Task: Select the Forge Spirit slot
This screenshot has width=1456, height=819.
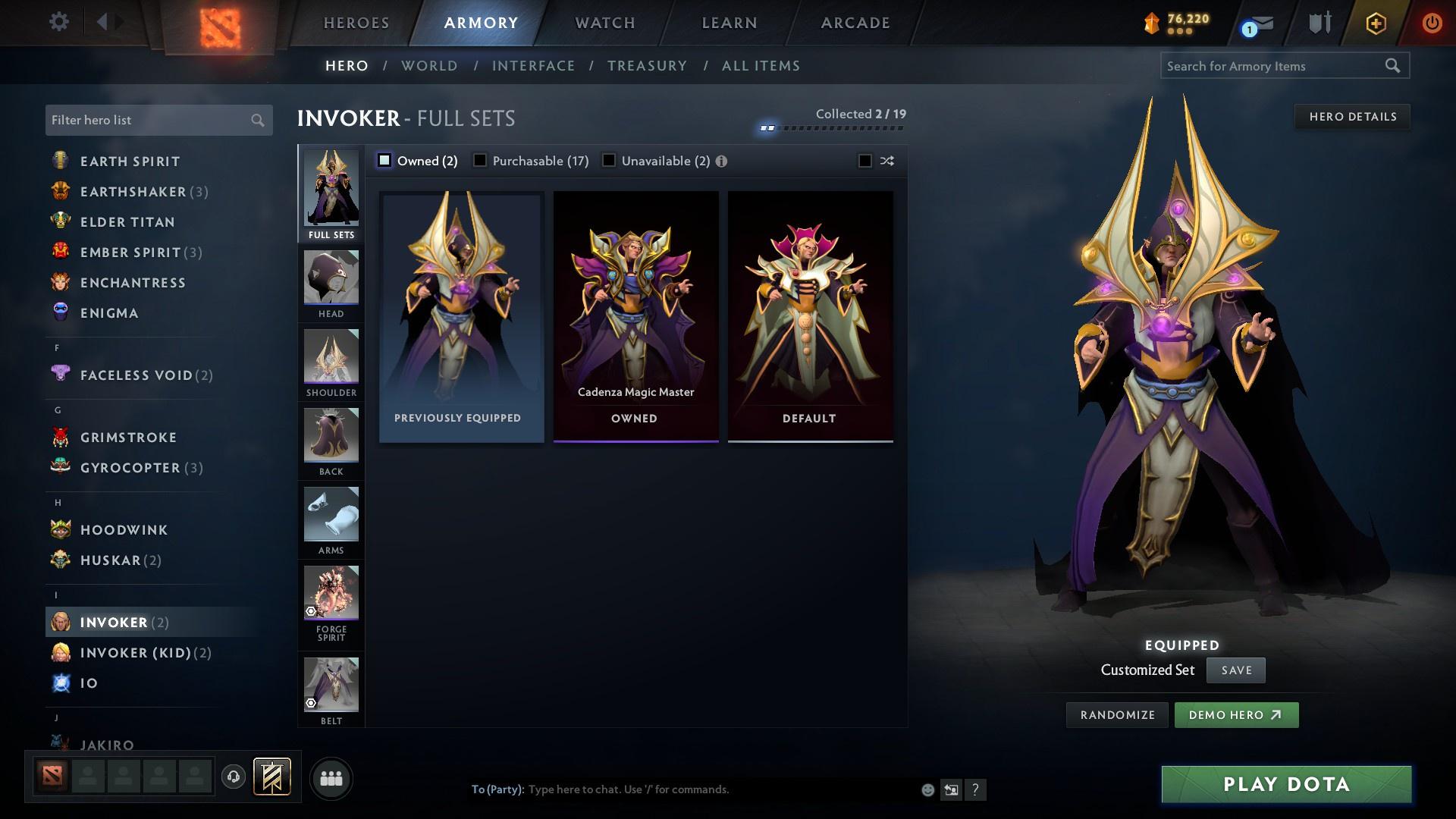Action: (x=331, y=593)
